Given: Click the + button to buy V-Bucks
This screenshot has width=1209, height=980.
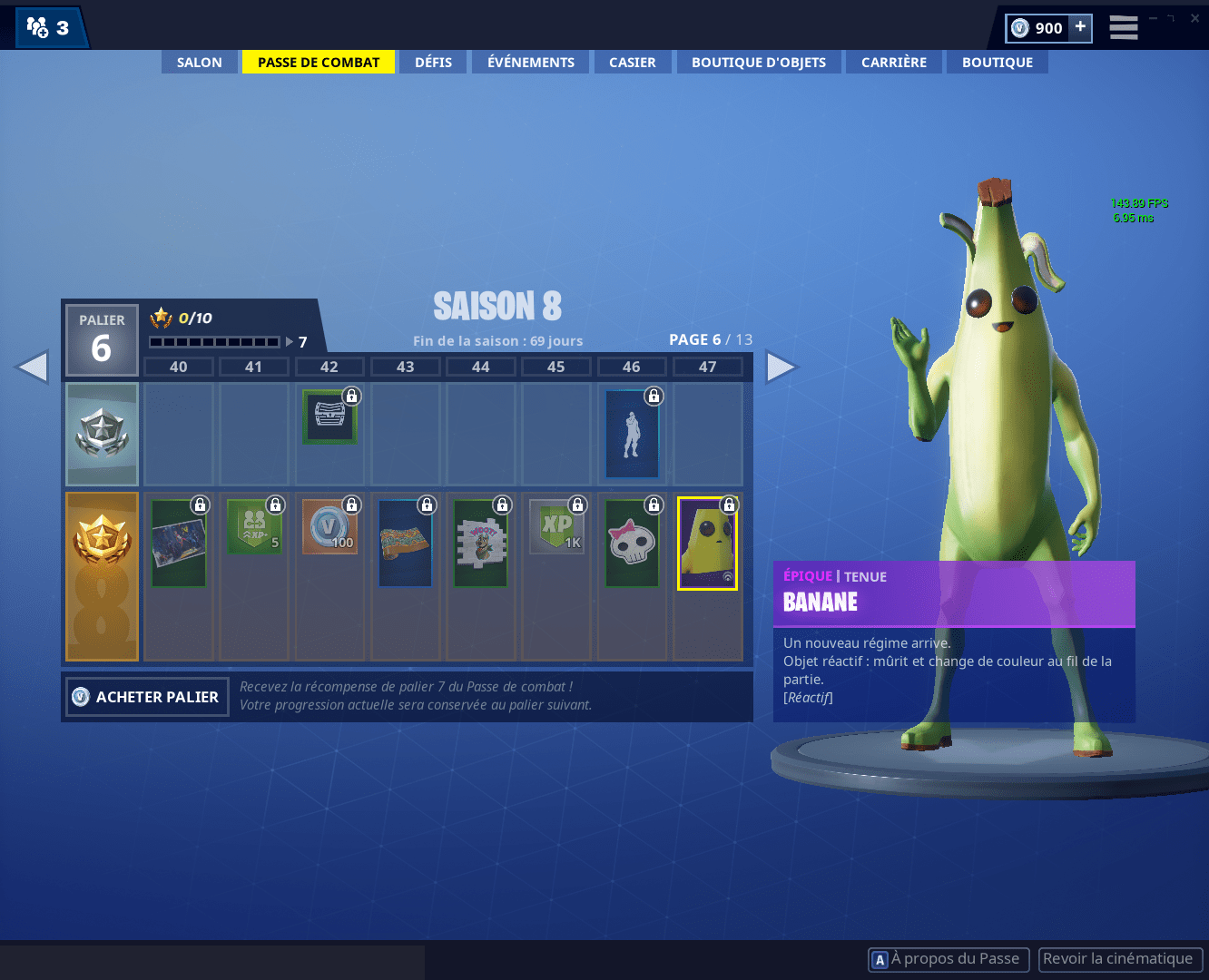Looking at the screenshot, I should point(1080,28).
